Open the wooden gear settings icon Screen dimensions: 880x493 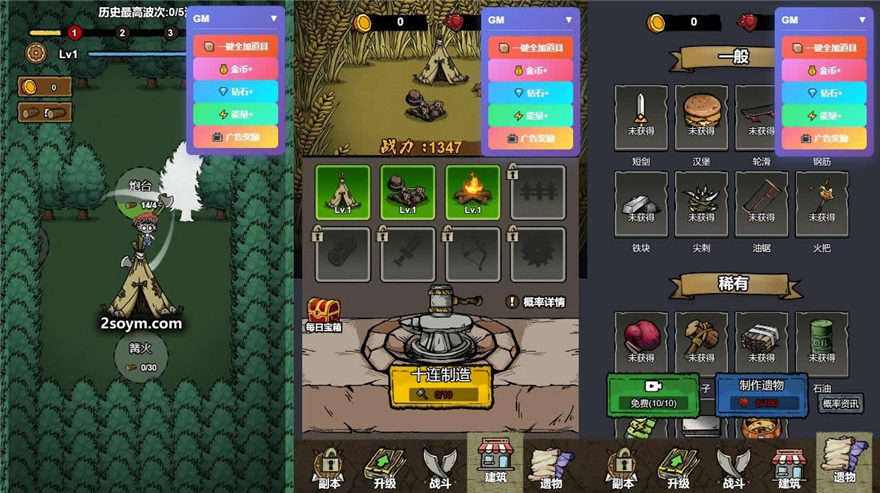coord(36,53)
